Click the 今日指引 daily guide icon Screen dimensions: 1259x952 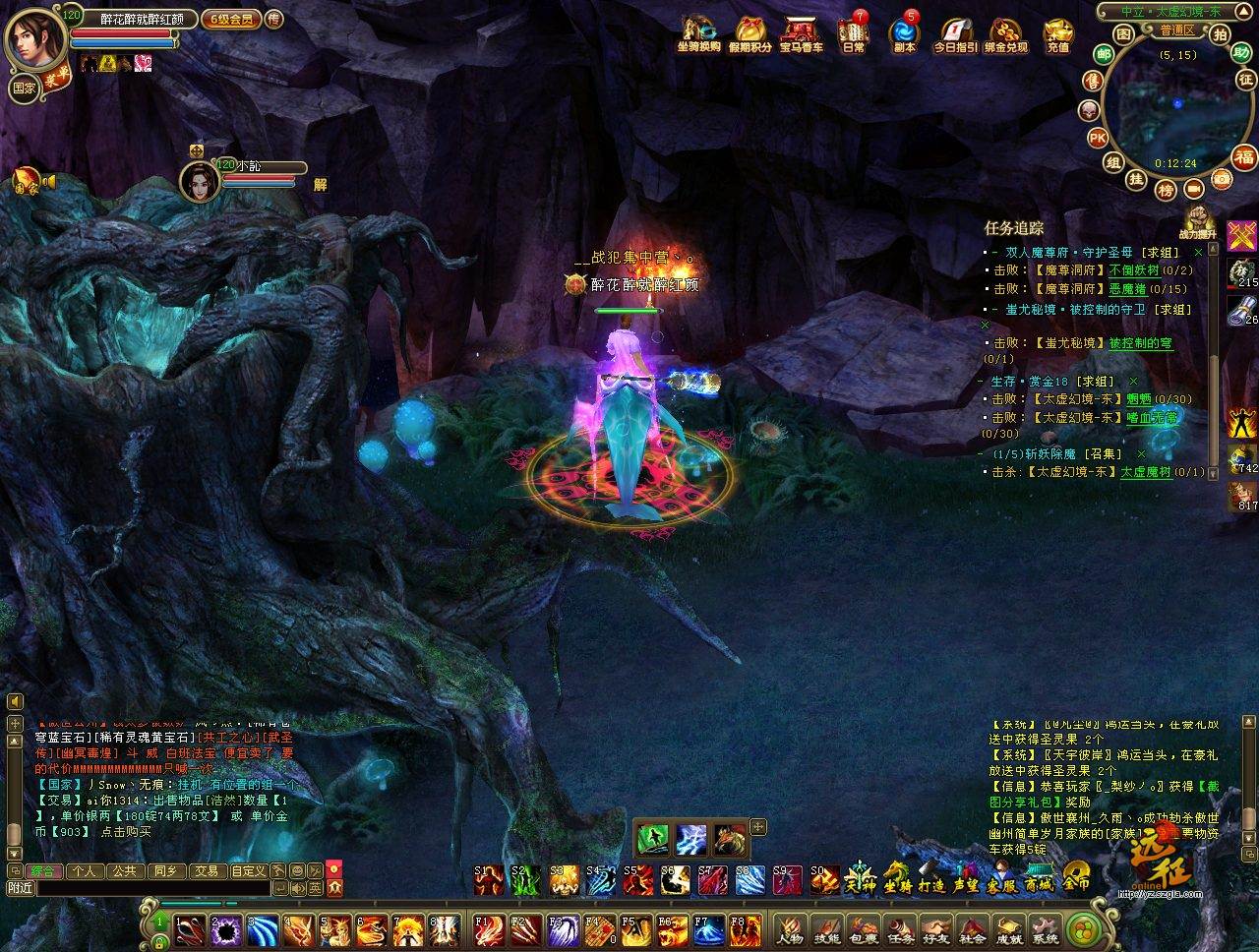pos(954,33)
